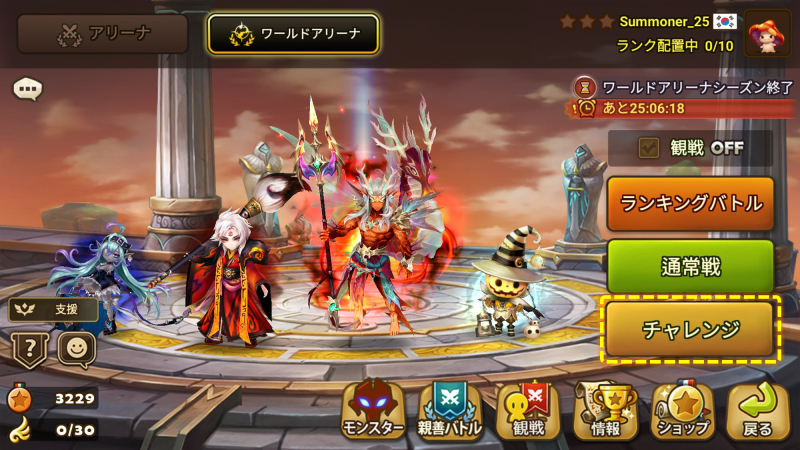The width and height of the screenshot is (800, 450).
Task: View the Summoner_25 mushroom avatar profile
Action: click(767, 34)
